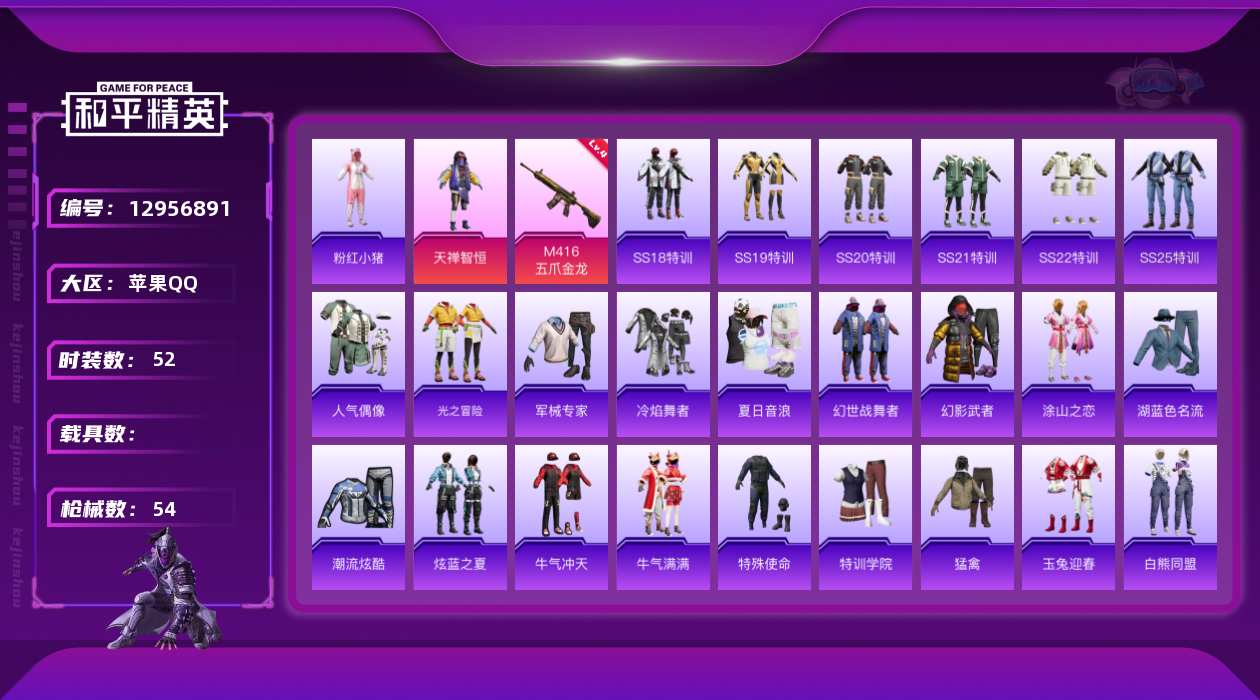Image resolution: width=1260 pixels, height=700 pixels.
Task: Choose the 玉兔迎春 outfit card
Action: point(1068,517)
